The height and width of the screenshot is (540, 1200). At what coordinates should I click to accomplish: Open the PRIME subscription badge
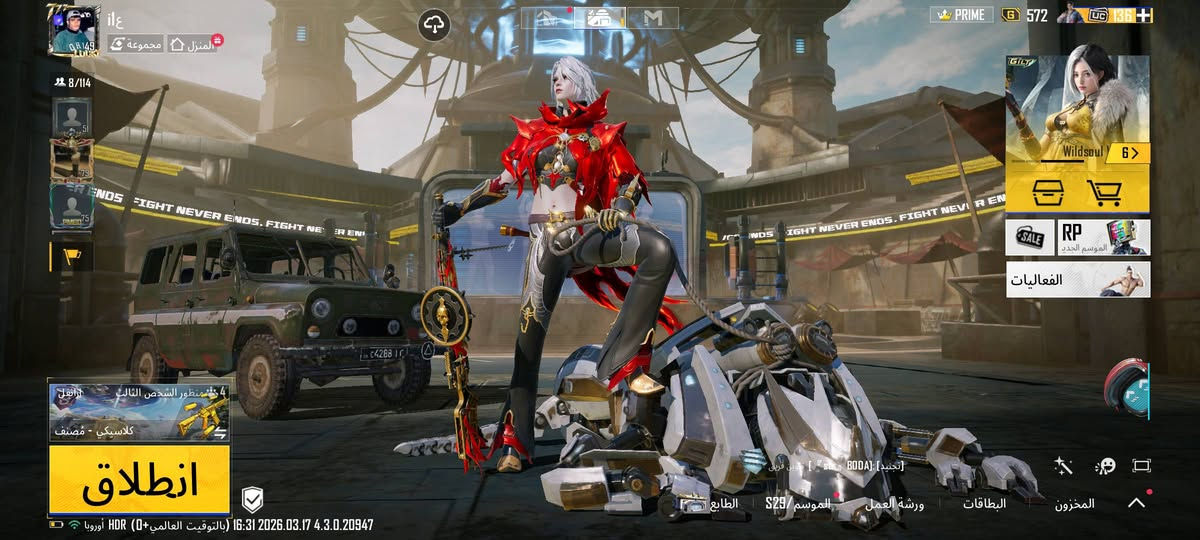(x=961, y=15)
